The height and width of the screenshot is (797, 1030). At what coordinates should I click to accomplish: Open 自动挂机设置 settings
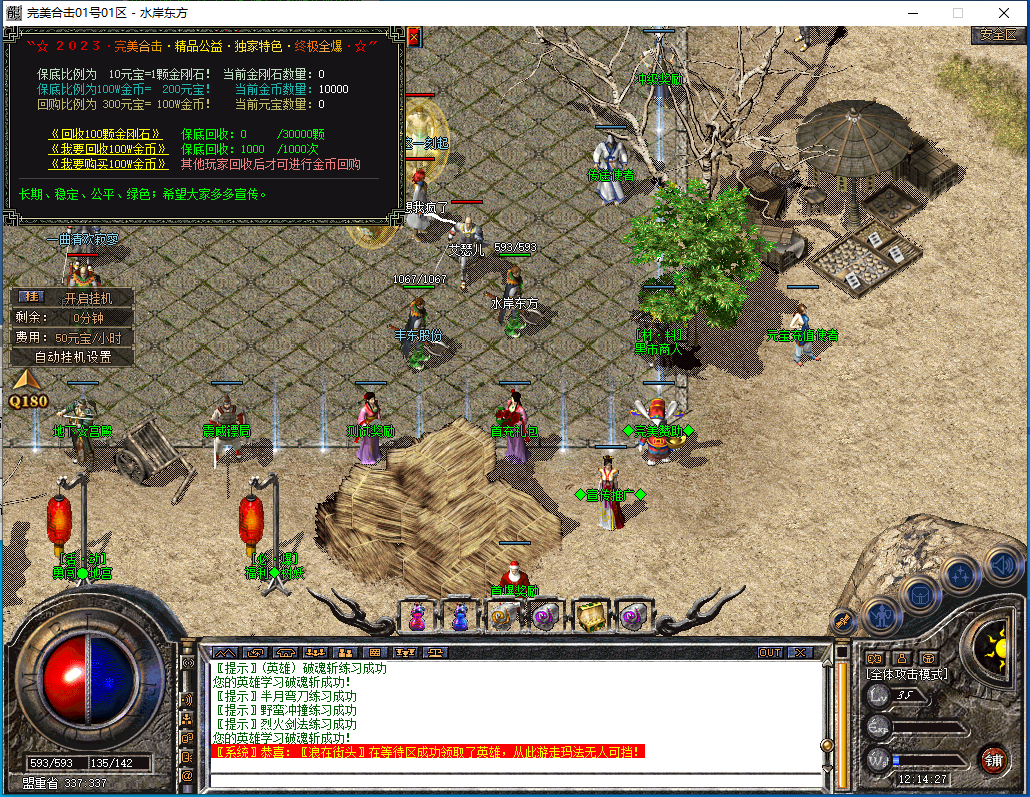point(73,357)
